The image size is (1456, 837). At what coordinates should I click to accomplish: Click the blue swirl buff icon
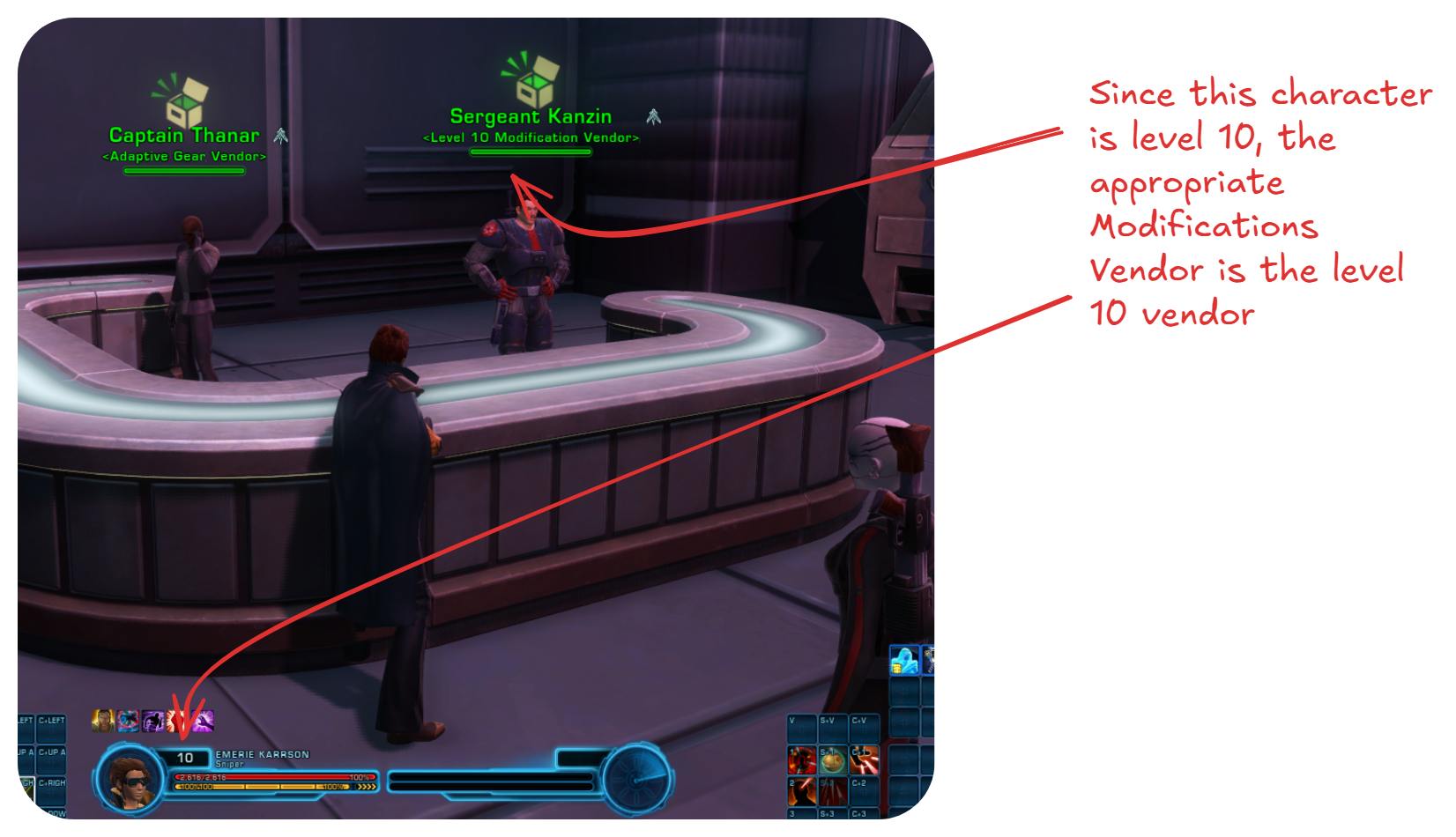(129, 722)
